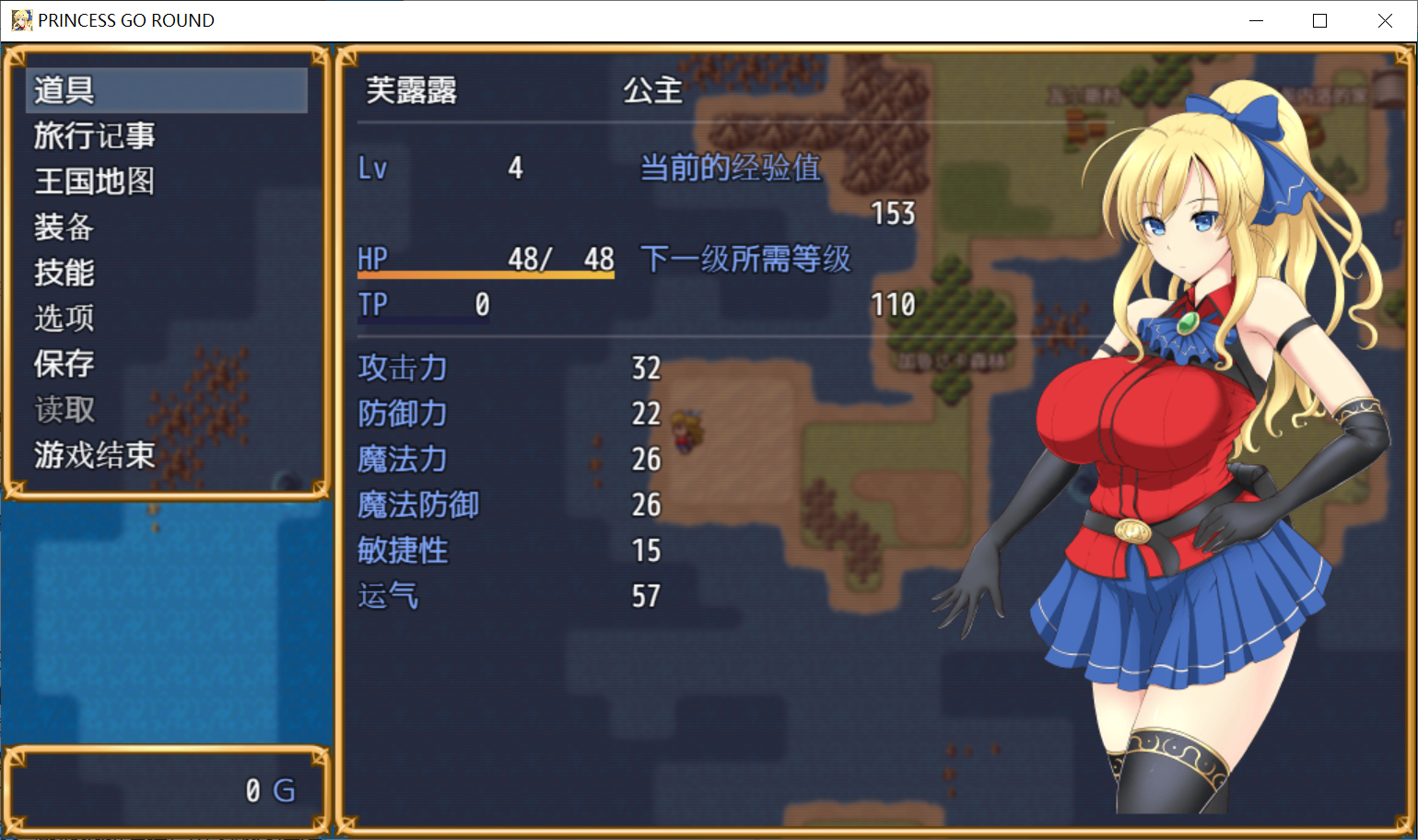This screenshot has height=840, width=1418.
Task: Open the 道具 (Items) menu entry
Action: point(64,90)
